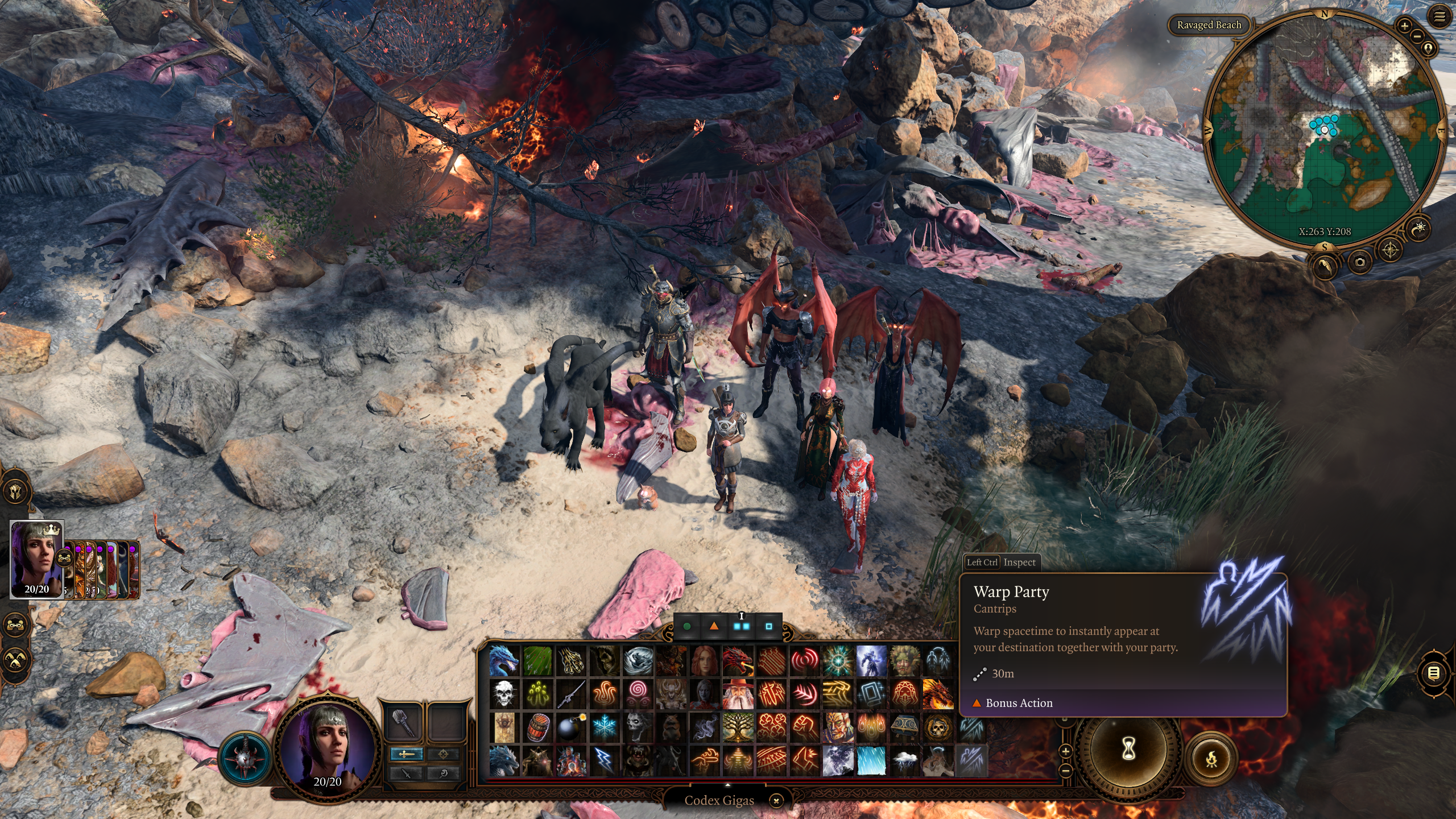1456x819 pixels.
Task: Zoom in on the minimap
Action: (x=1404, y=26)
